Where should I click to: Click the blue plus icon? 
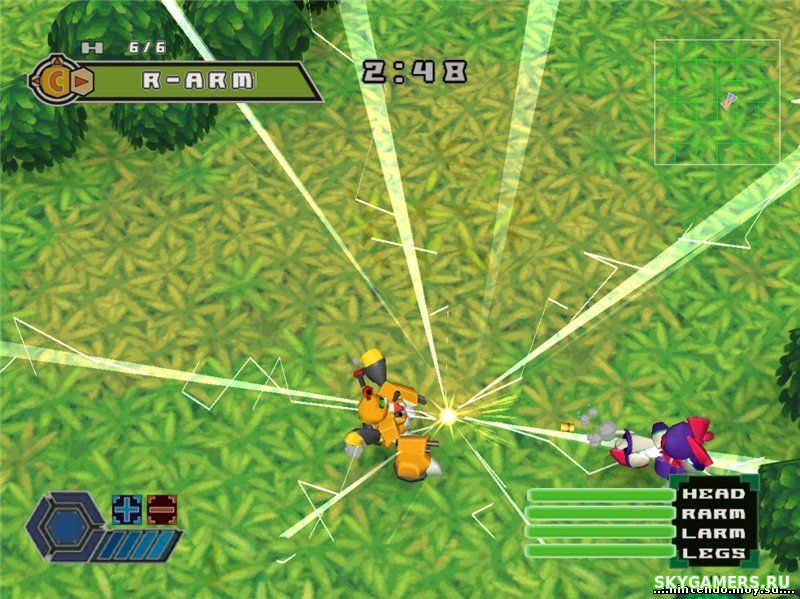[124, 508]
